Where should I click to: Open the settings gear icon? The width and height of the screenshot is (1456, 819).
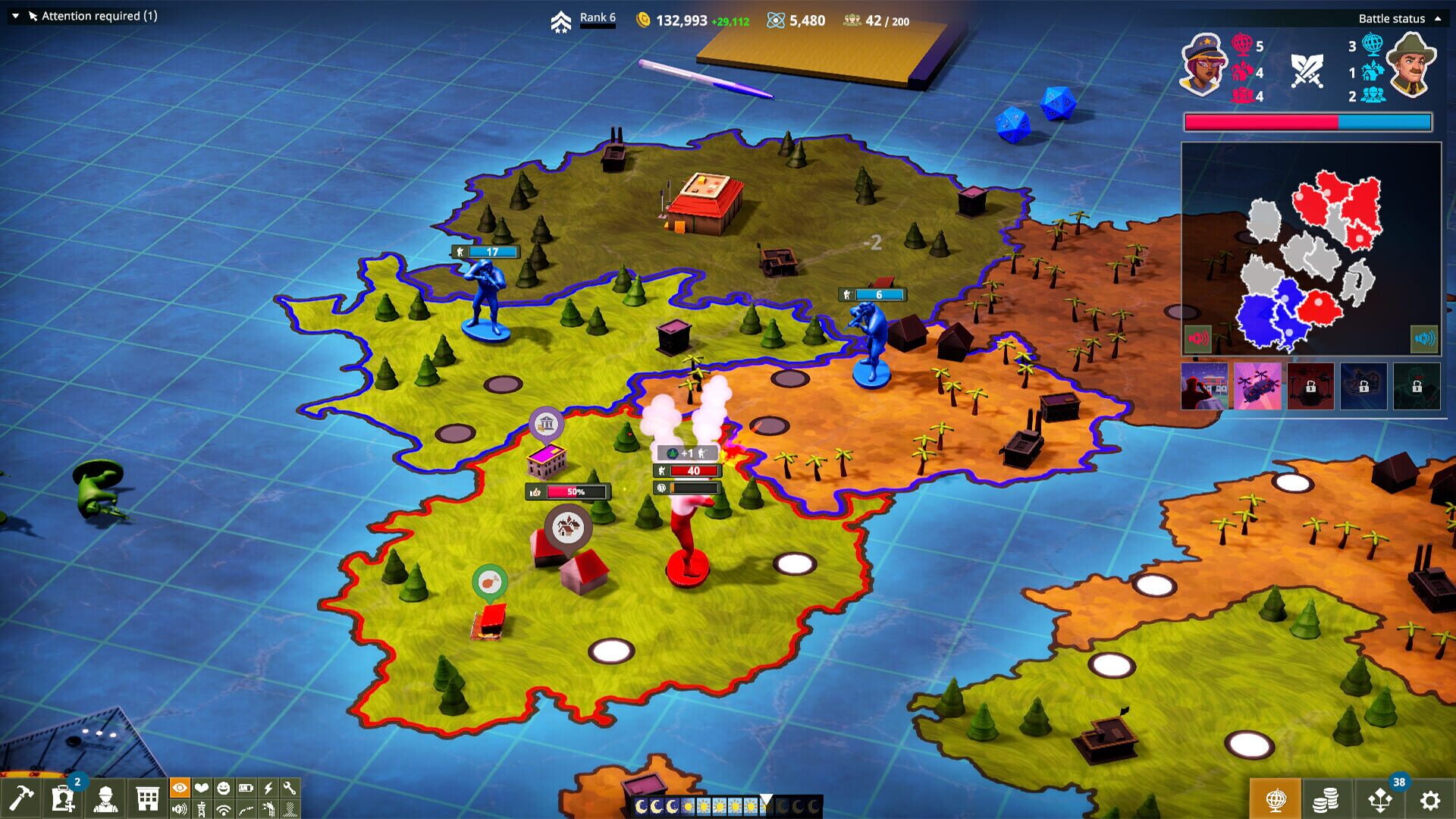click(x=1432, y=799)
